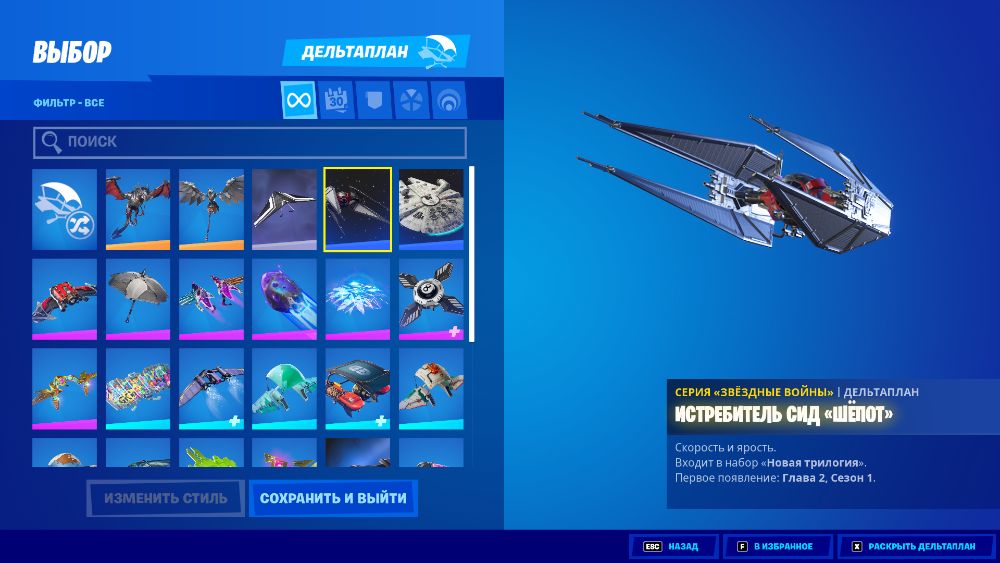Select the silver delta-wing glider
This screenshot has height=563, width=1000.
(x=284, y=209)
